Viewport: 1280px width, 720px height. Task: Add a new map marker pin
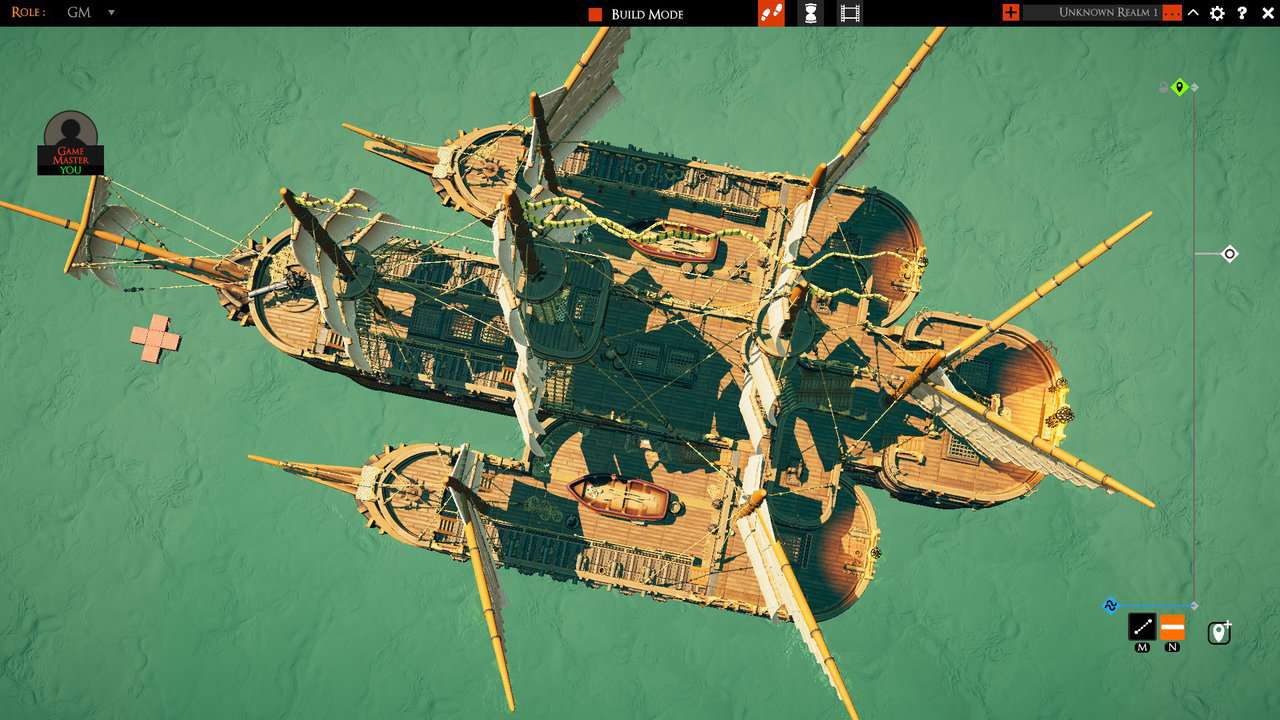(x=1218, y=632)
